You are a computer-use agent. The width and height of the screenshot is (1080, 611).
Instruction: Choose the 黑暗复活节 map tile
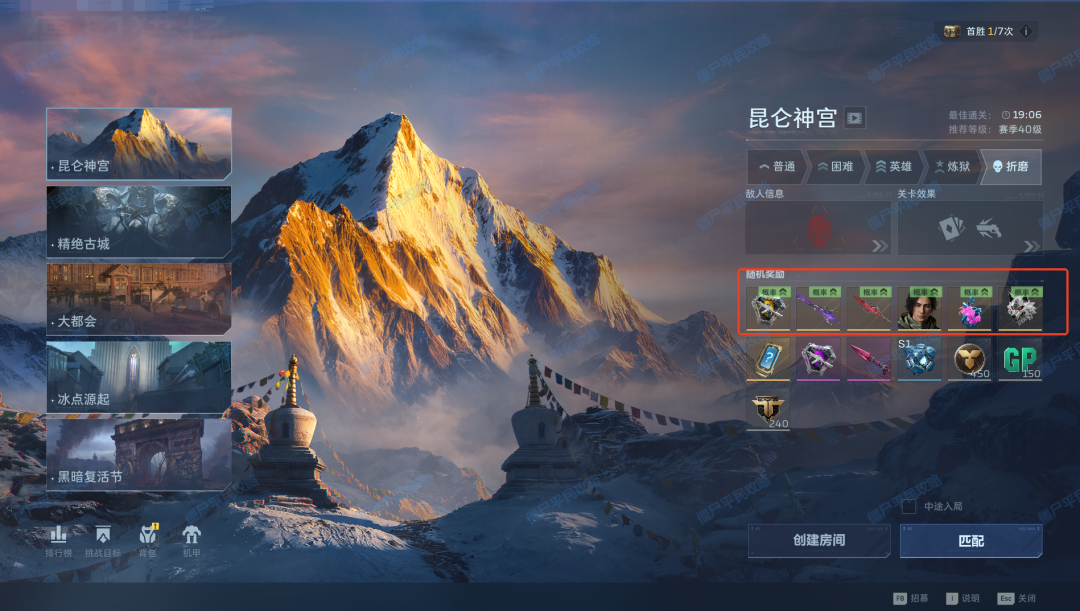(x=139, y=455)
